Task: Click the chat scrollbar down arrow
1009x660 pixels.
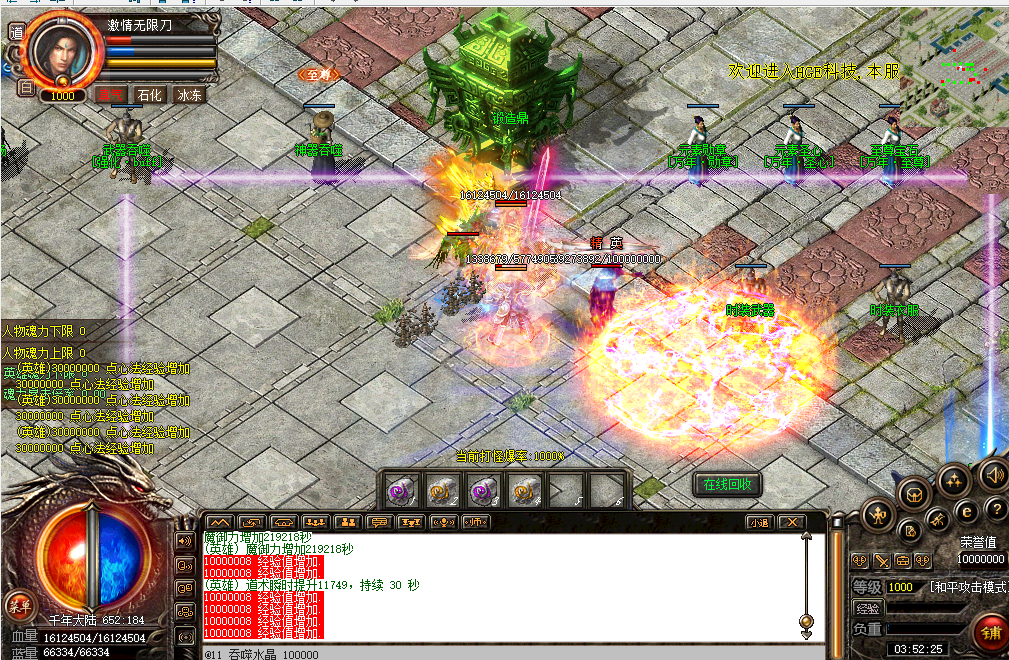Action: click(x=807, y=632)
